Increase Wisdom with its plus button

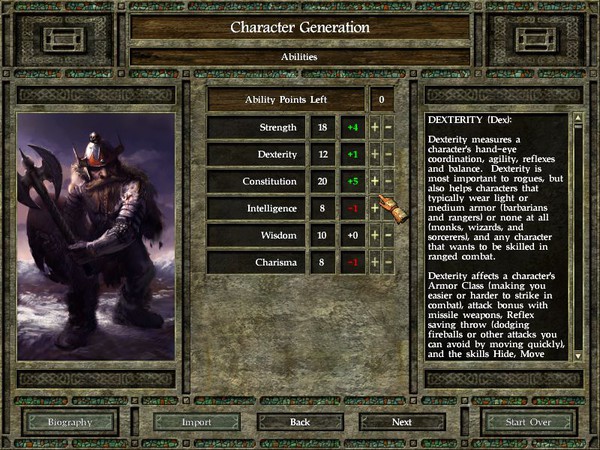coord(375,236)
